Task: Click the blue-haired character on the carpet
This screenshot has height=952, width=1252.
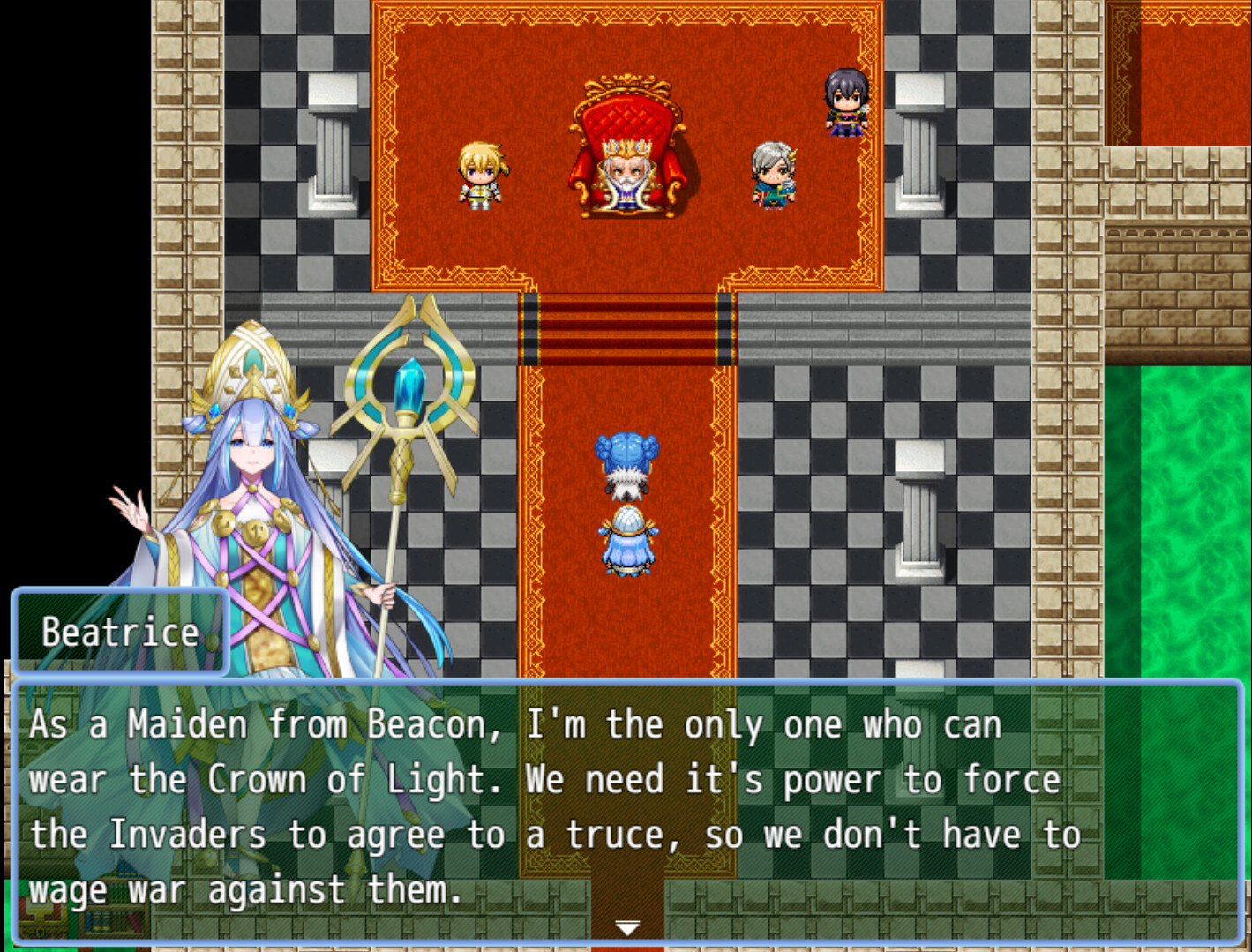Action: coord(628,463)
